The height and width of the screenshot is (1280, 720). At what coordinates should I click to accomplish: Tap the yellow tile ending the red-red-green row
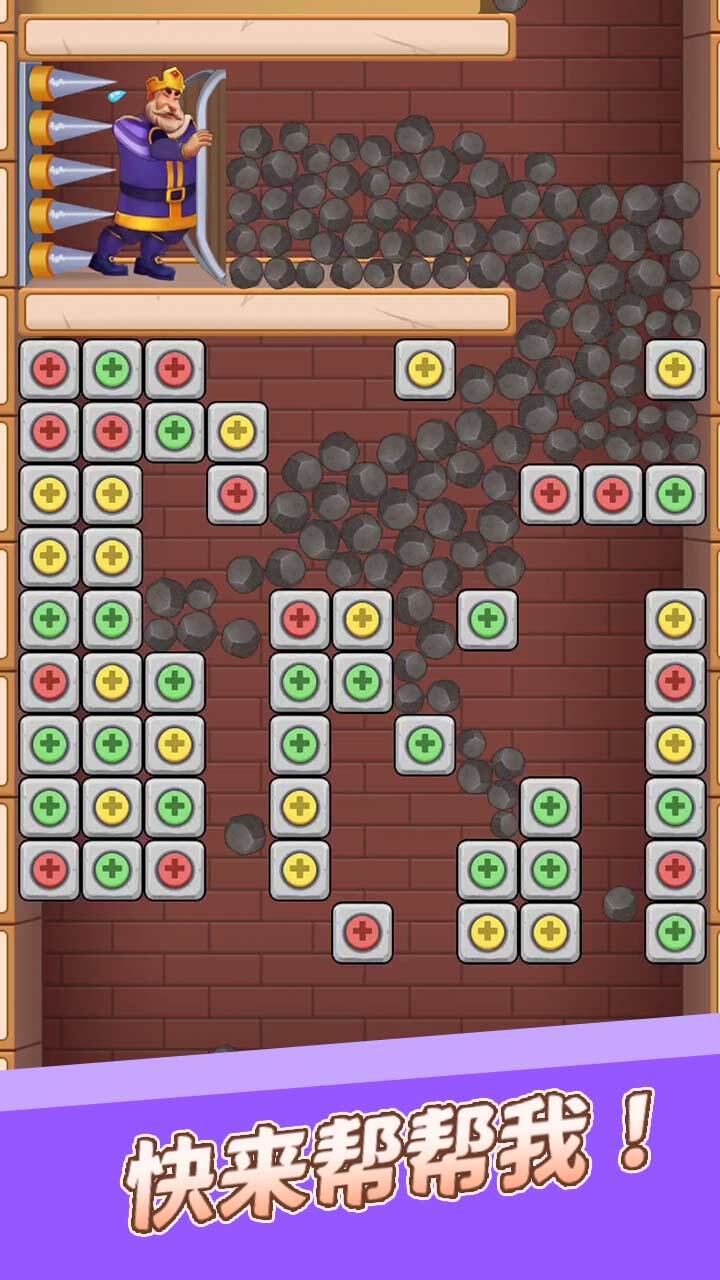tap(237, 432)
